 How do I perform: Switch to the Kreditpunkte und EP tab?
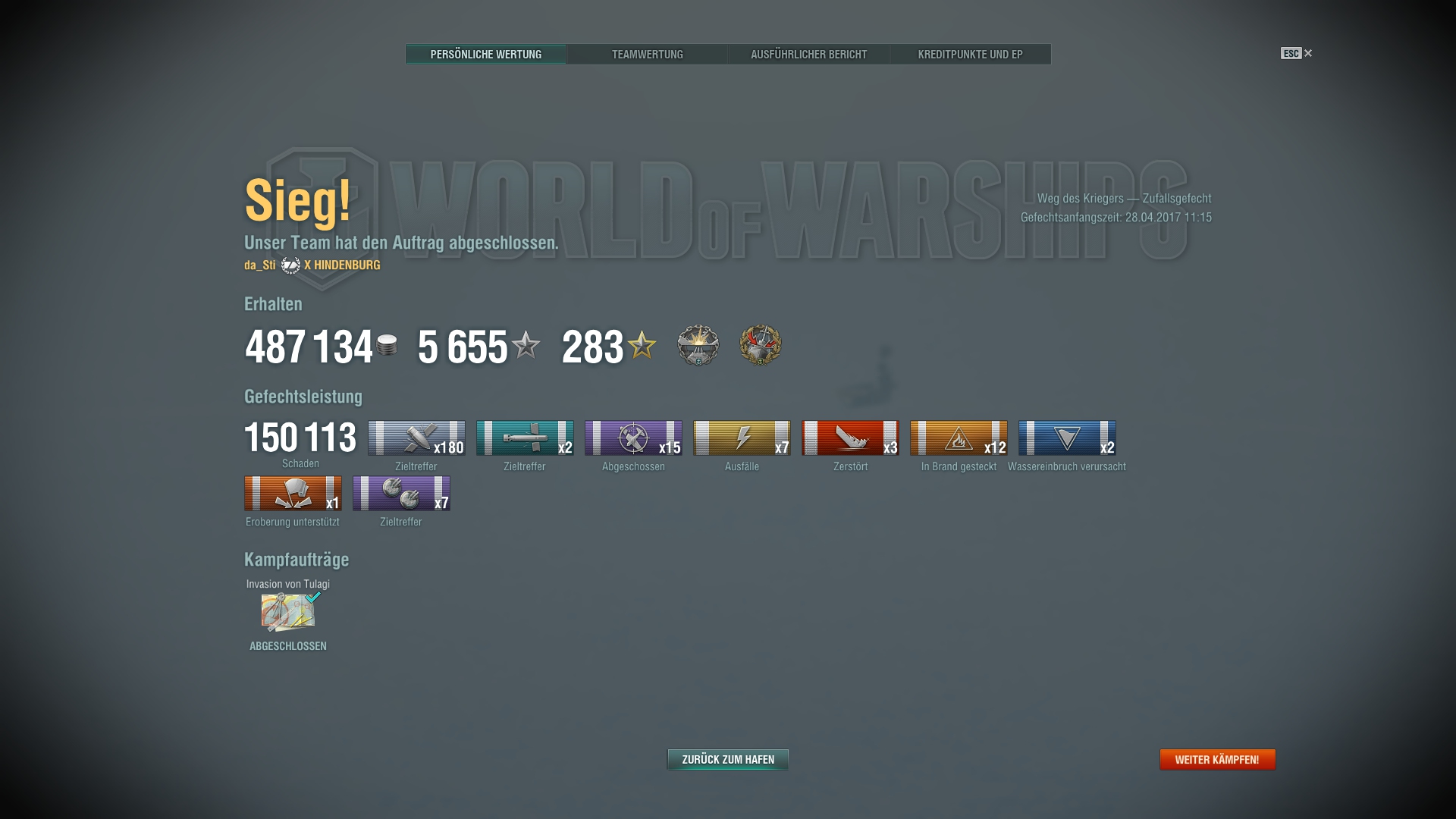coord(971,54)
